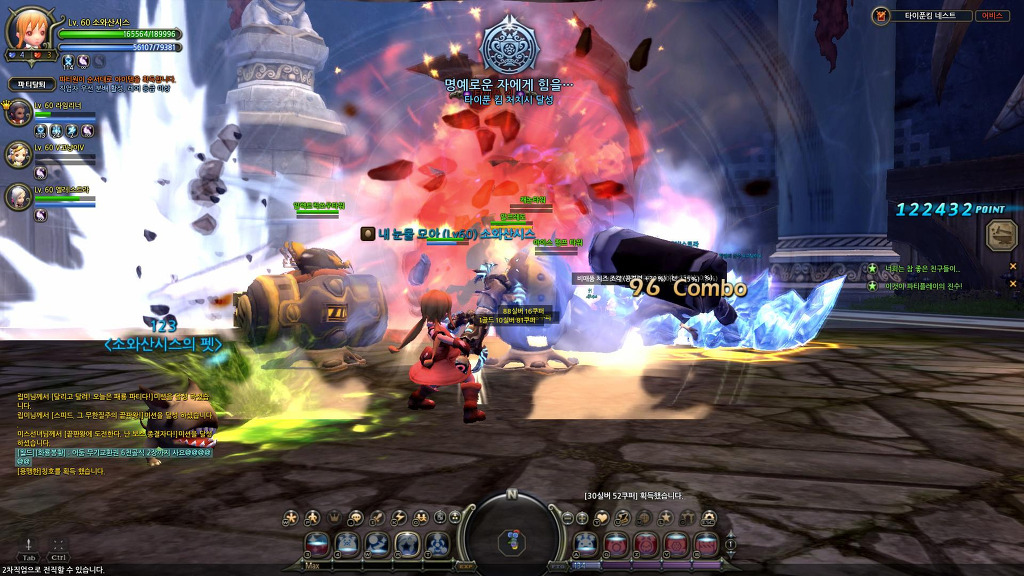Click the 파티탈퇴 leave-party button
Screen dimensions: 1024x576
pyautogui.click(x=31, y=85)
